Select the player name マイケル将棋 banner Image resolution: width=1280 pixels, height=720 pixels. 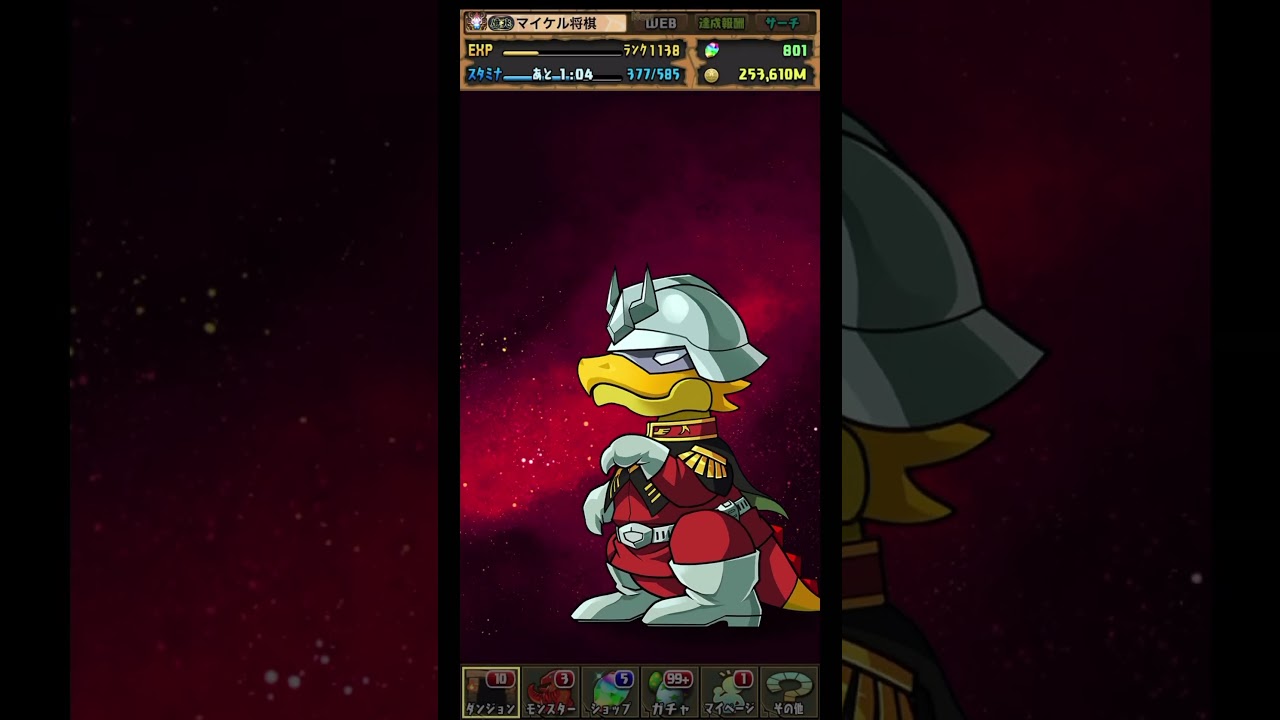546,23
